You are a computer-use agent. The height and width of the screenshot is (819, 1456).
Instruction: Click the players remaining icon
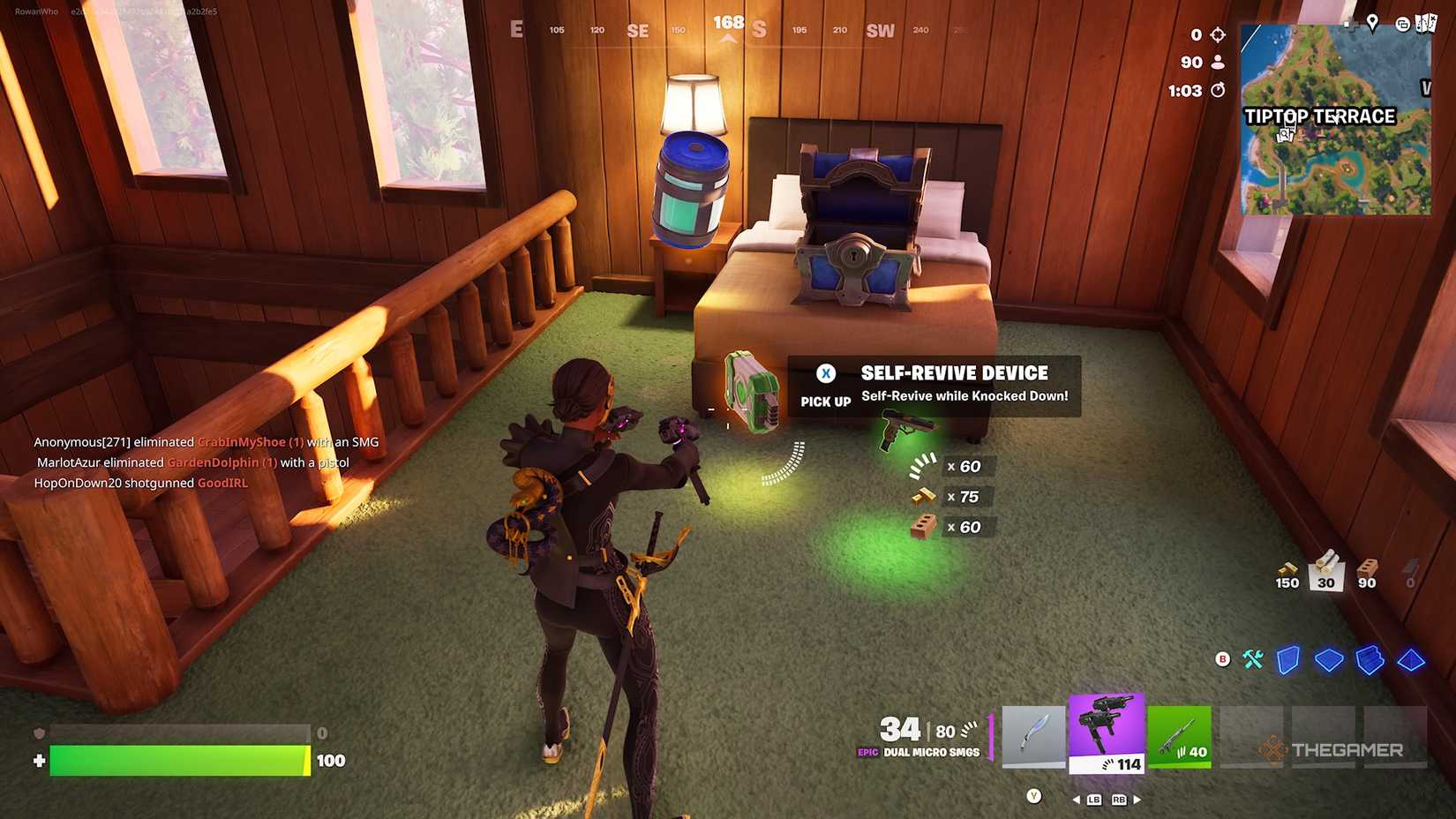pos(1219,63)
